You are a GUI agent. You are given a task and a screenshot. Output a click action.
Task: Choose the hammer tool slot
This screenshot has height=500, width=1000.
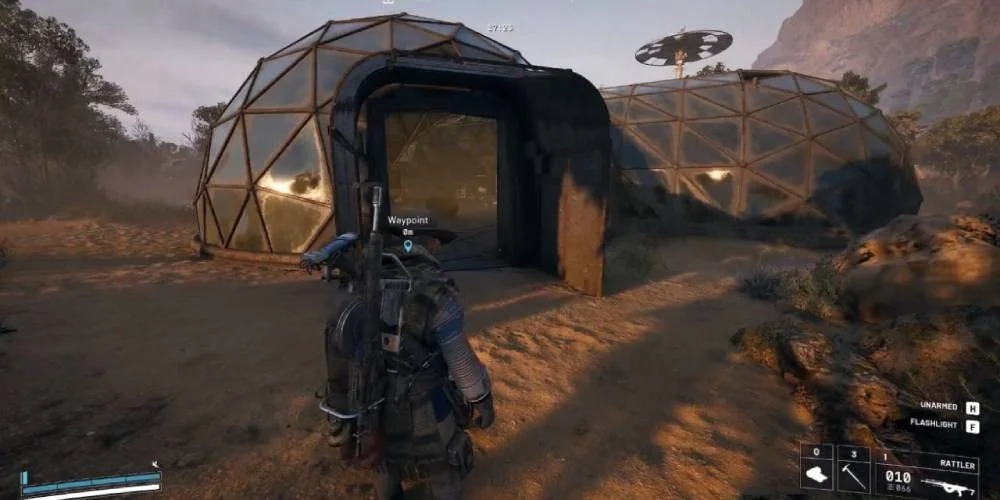point(853,470)
